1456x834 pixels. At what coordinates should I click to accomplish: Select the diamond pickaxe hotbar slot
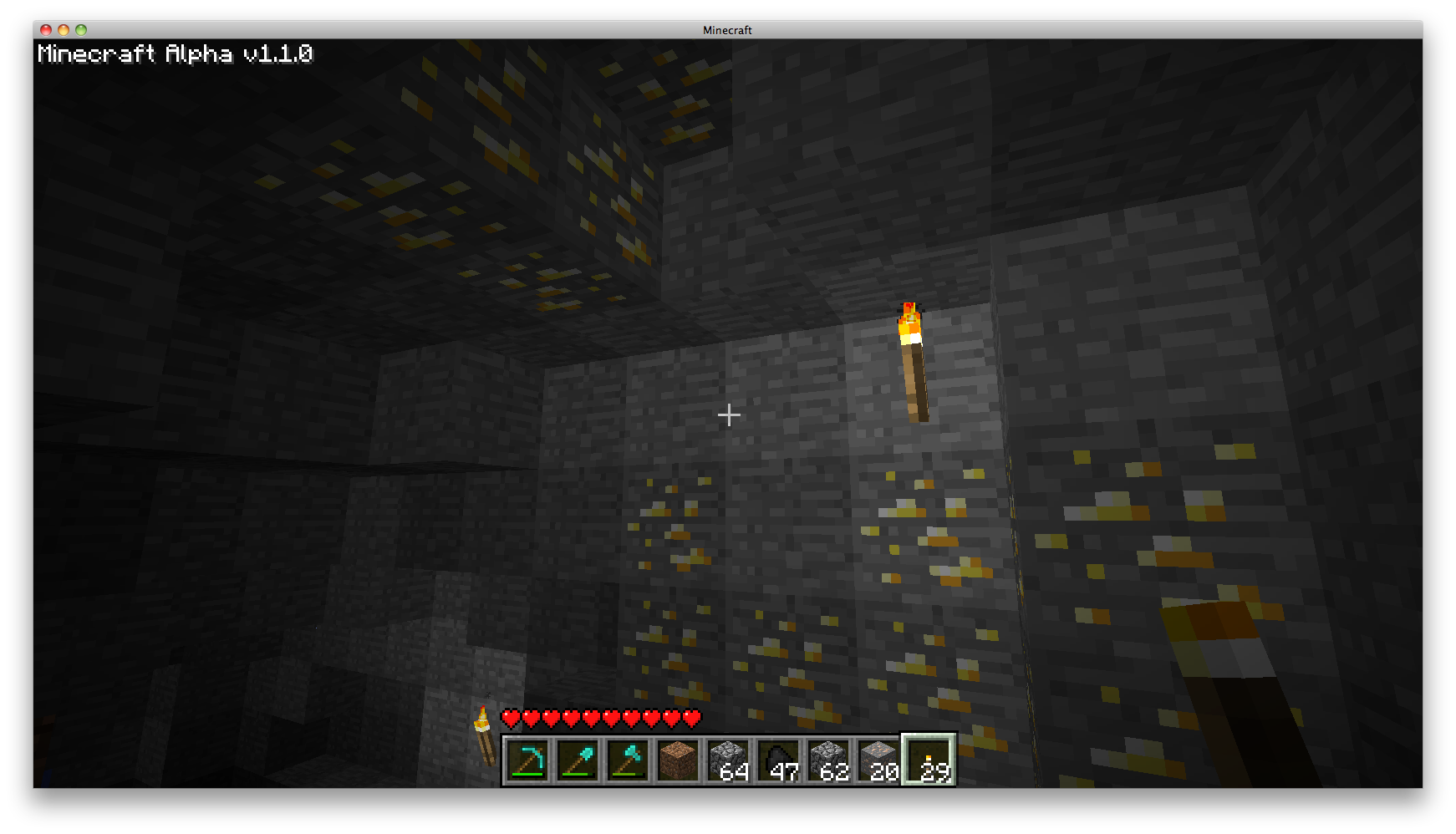click(528, 760)
